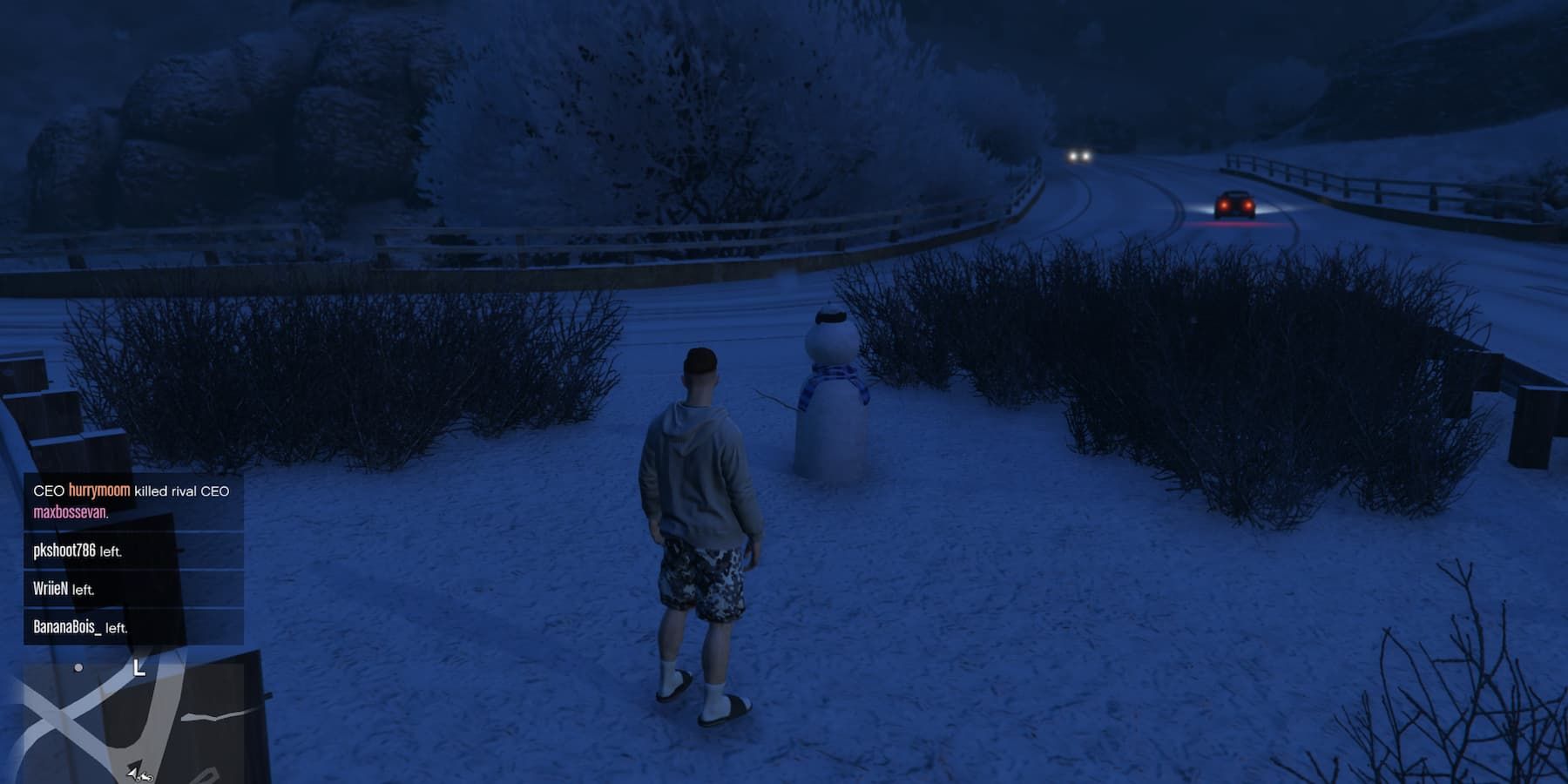Image resolution: width=1568 pixels, height=784 pixels.
Task: Select the L landmark marker on the minimap
Action: (x=138, y=669)
